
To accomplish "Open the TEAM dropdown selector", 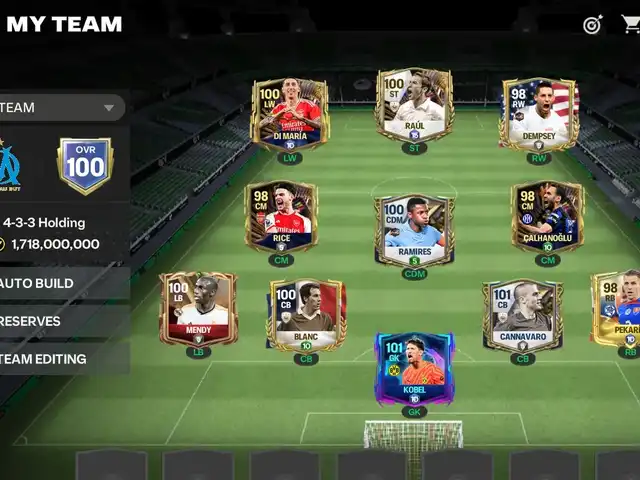I will pos(60,107).
